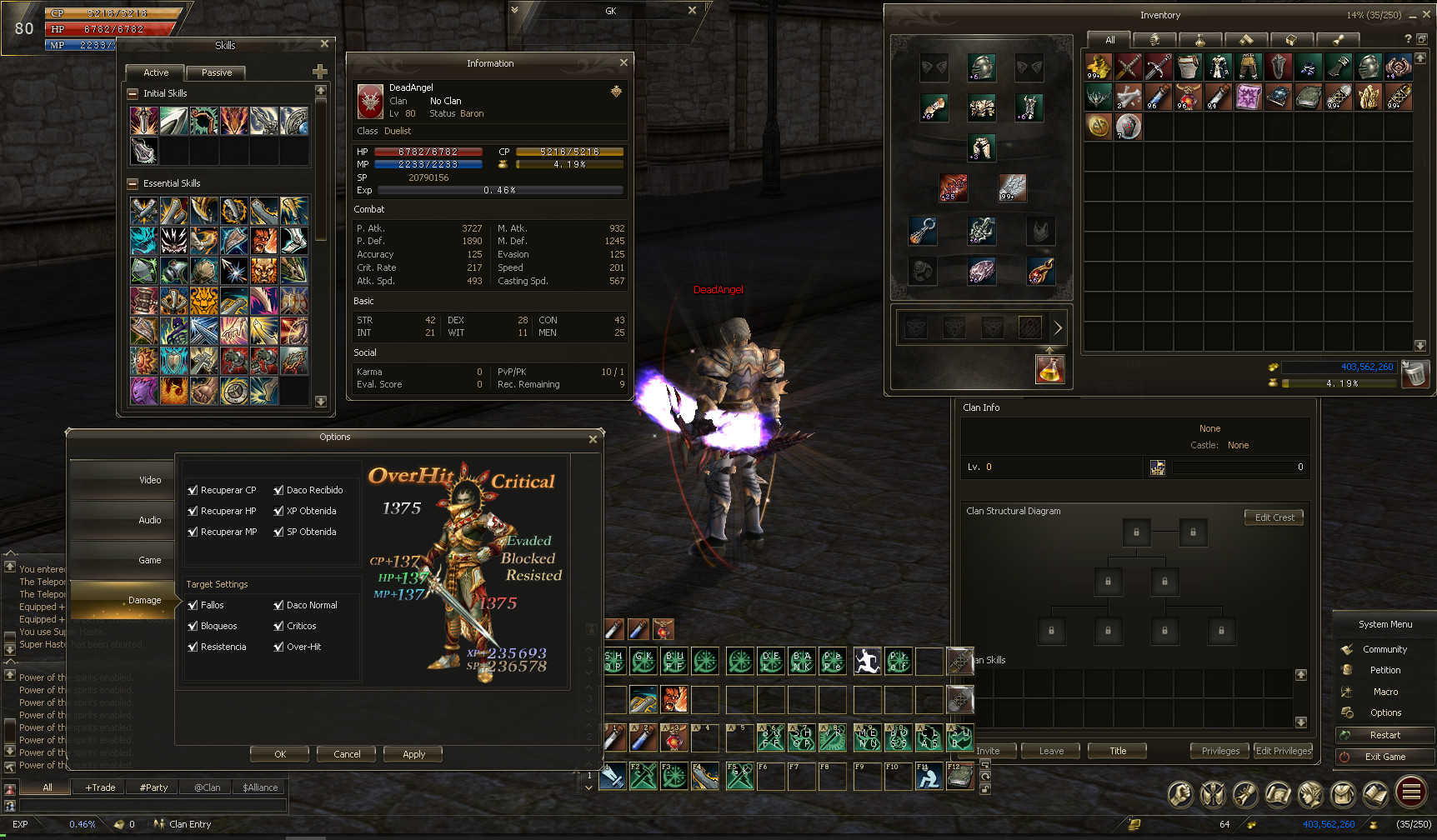Image resolution: width=1437 pixels, height=840 pixels.
Task: Toggle the Over-Hit damage checkbox
Action: (x=279, y=647)
